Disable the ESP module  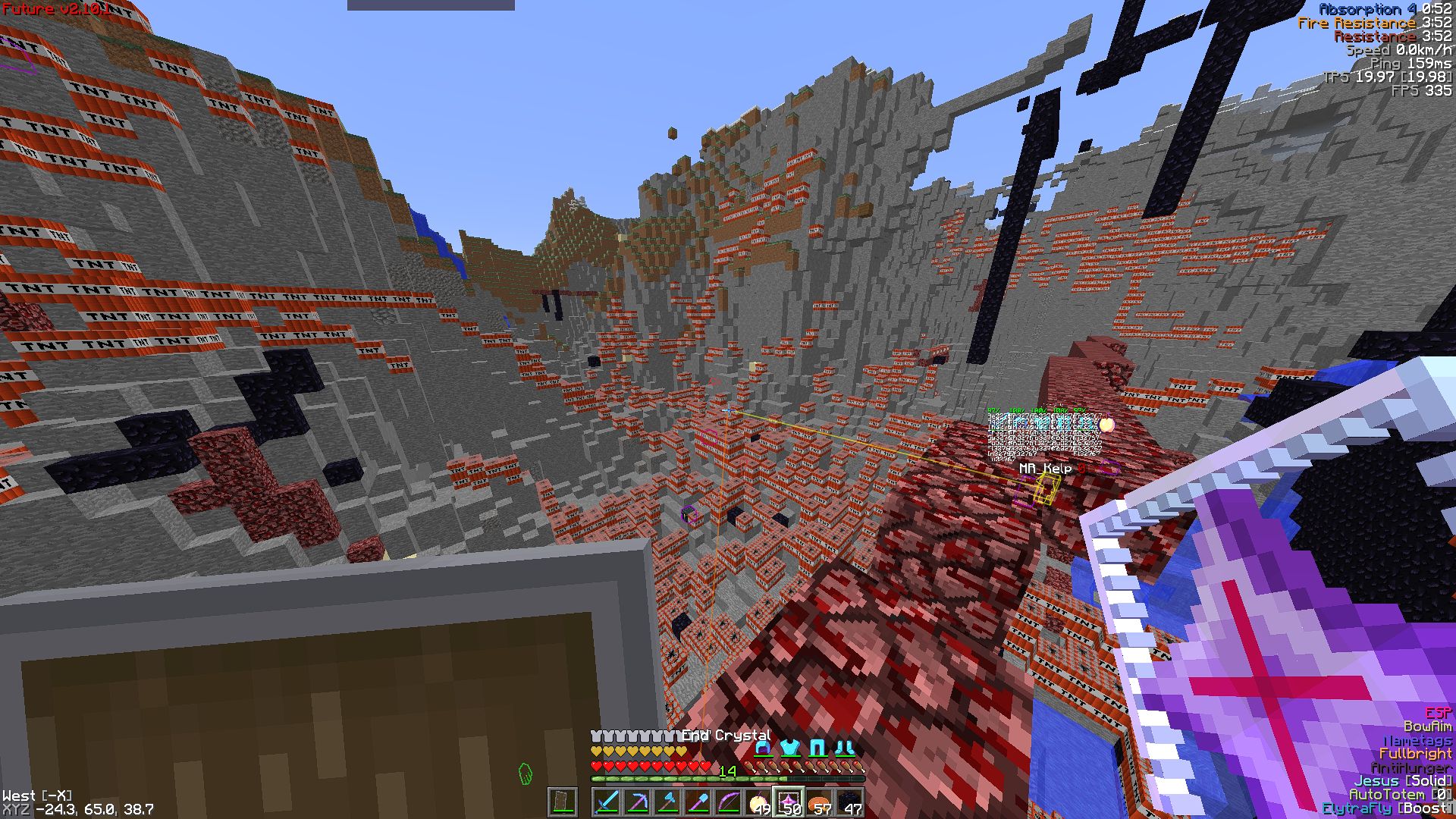(x=1437, y=713)
